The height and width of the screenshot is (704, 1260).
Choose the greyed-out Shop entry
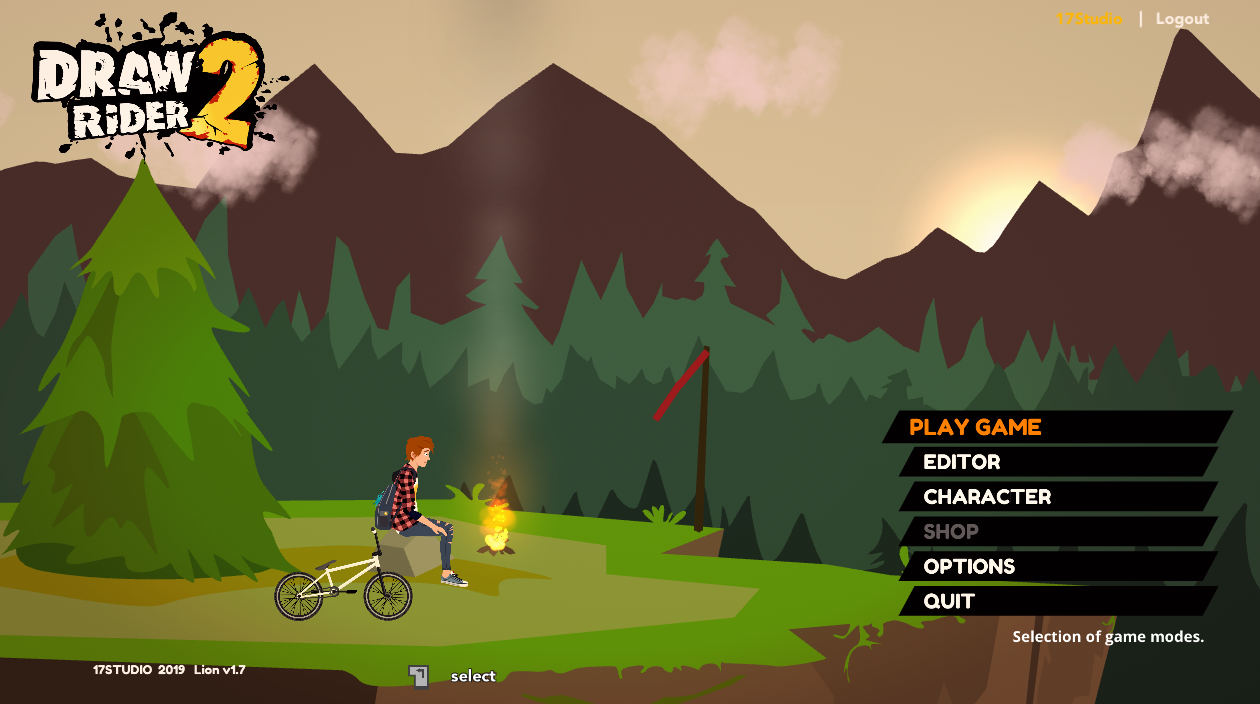[951, 532]
